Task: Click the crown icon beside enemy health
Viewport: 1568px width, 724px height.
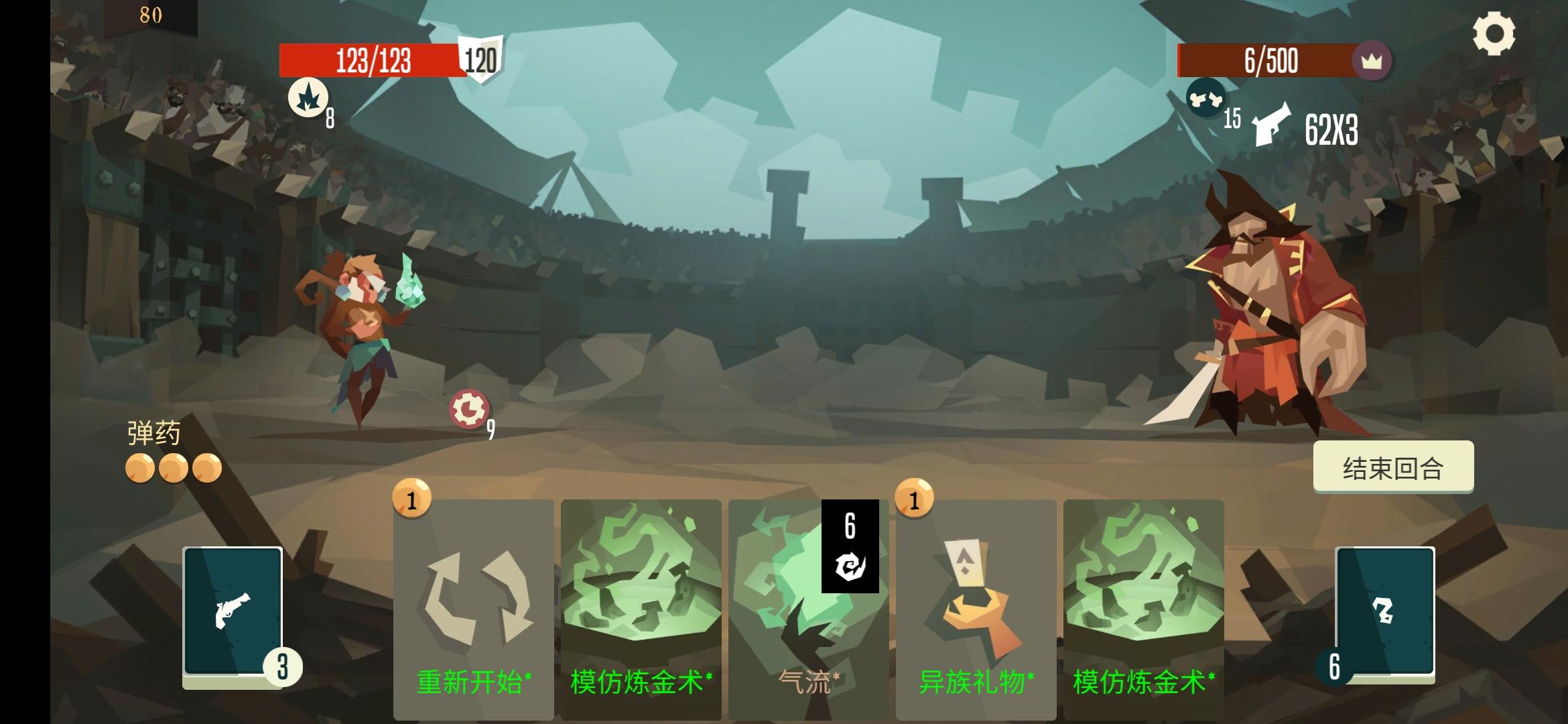Action: (x=1373, y=62)
